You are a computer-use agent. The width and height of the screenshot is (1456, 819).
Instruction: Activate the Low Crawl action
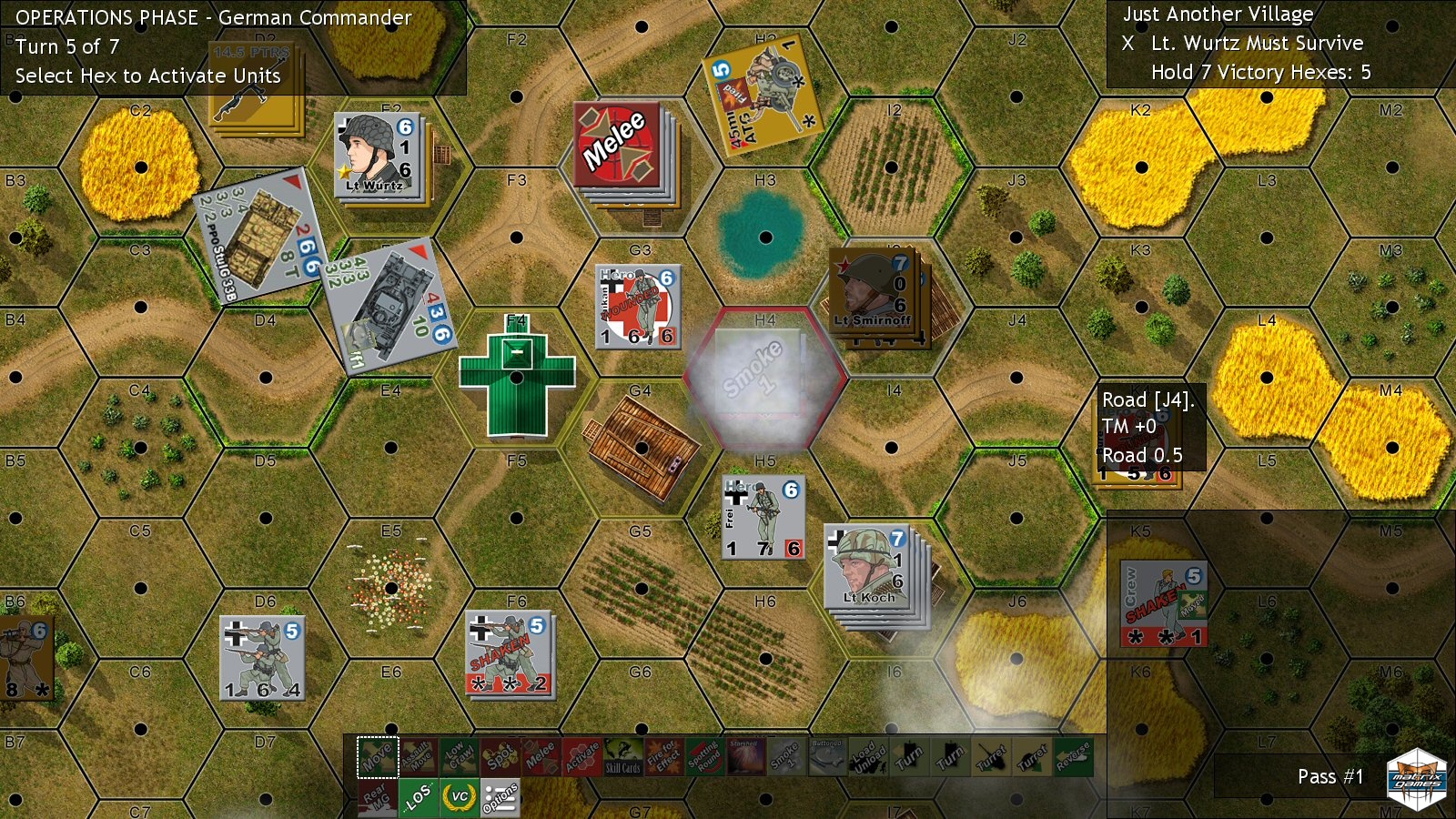pyautogui.click(x=460, y=757)
